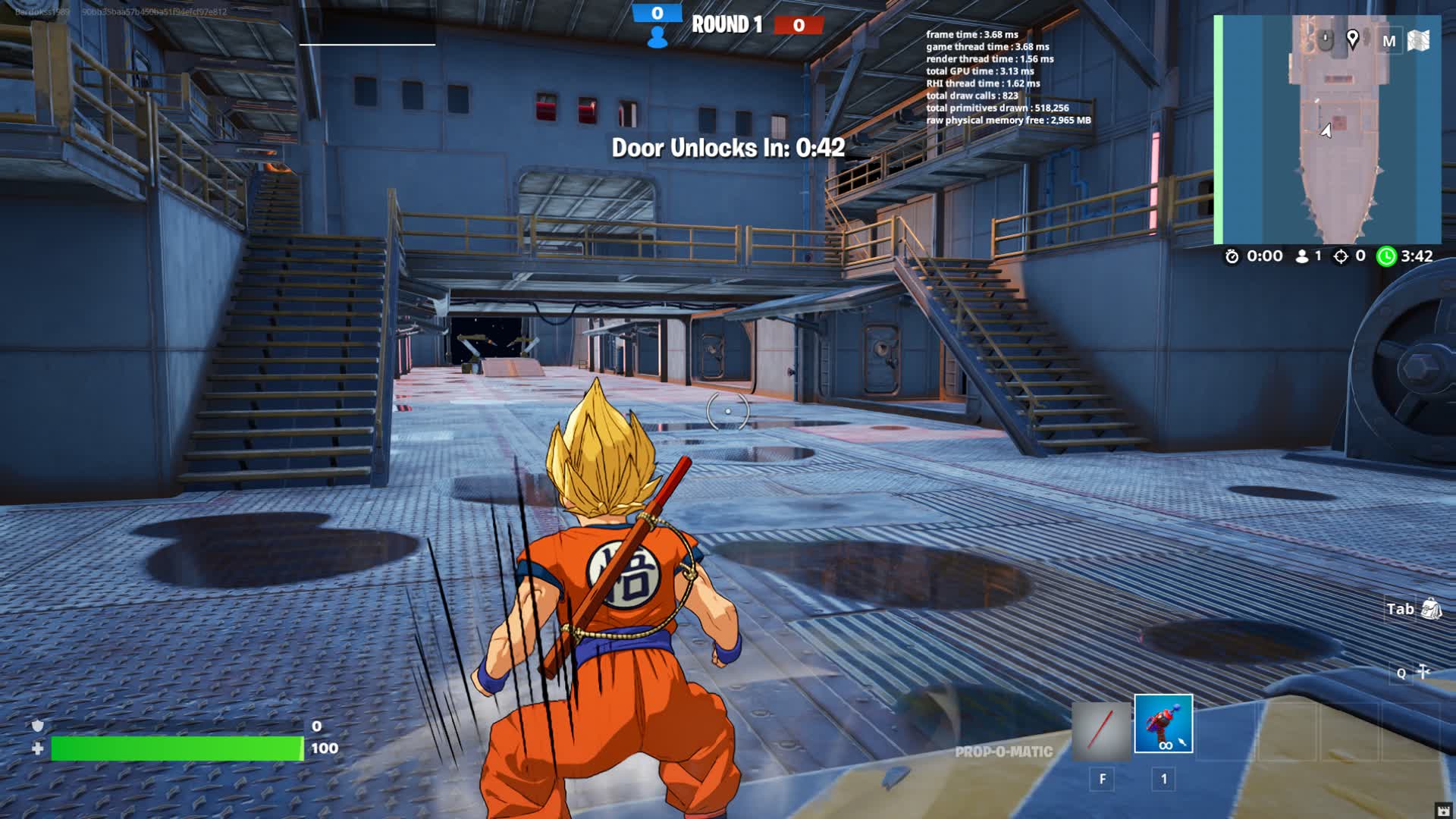Select the Prop-O-Matic weapon slot

1163,723
